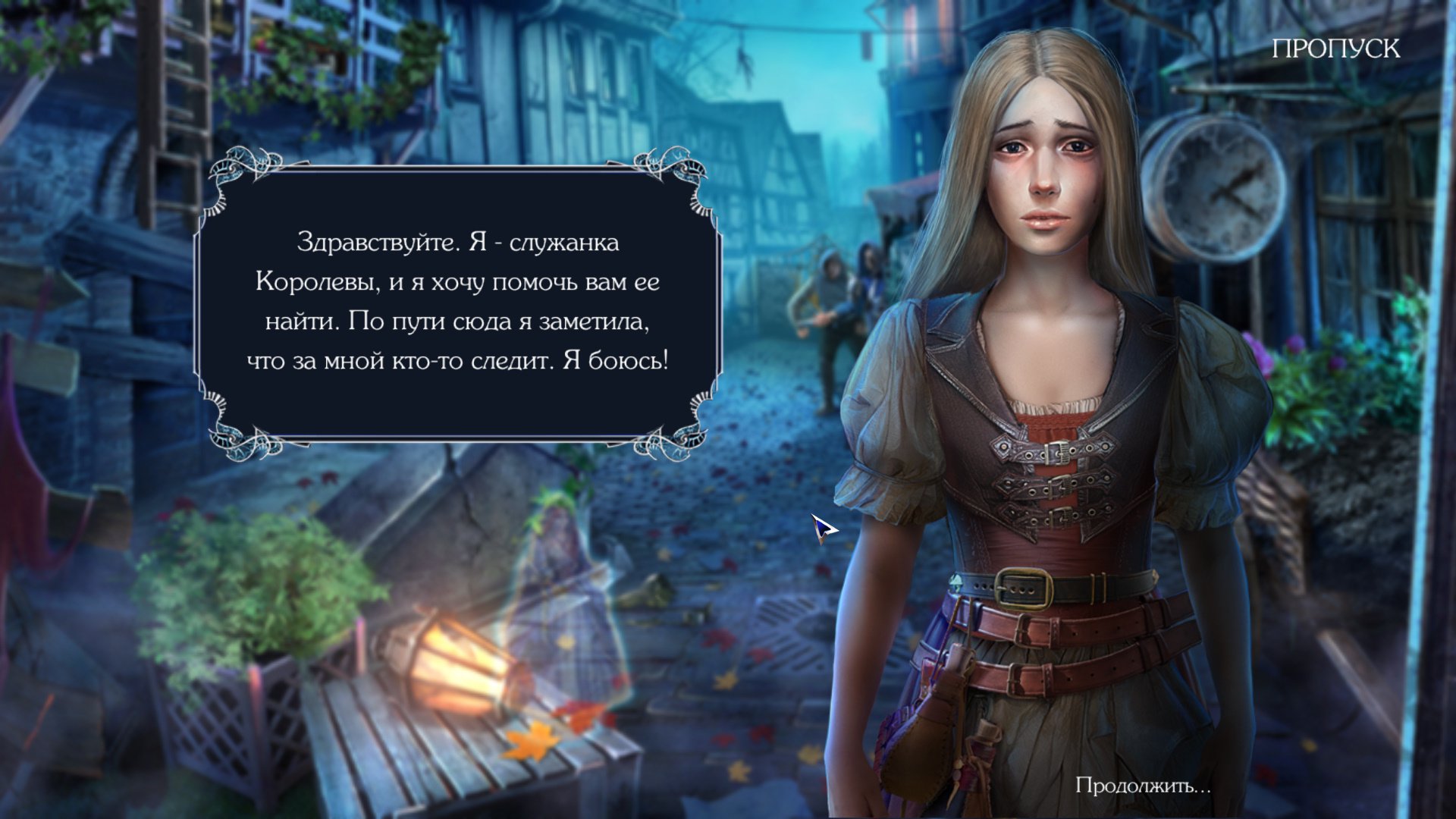The width and height of the screenshot is (1456, 819).
Task: Skip the cutscene with the ПРОПУСК button
Action: 1335,49
